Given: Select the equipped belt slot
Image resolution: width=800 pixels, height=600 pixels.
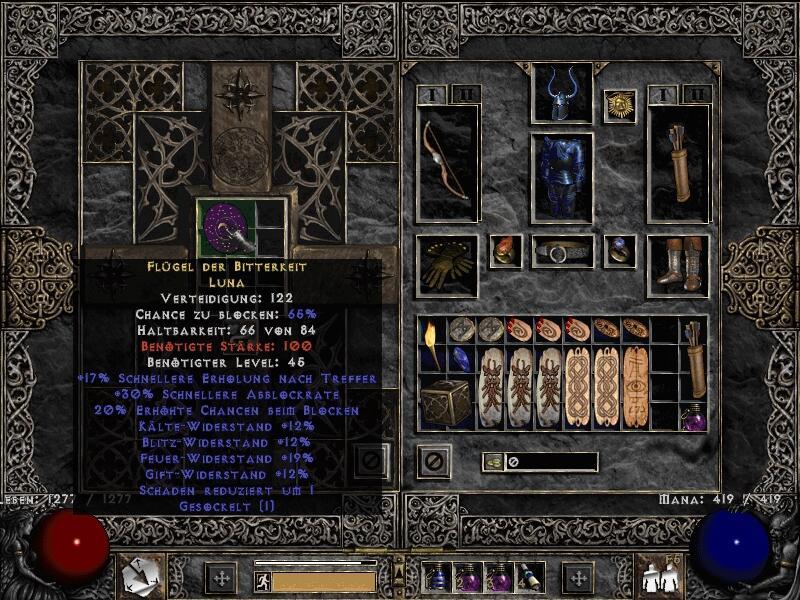Looking at the screenshot, I should point(561,251).
